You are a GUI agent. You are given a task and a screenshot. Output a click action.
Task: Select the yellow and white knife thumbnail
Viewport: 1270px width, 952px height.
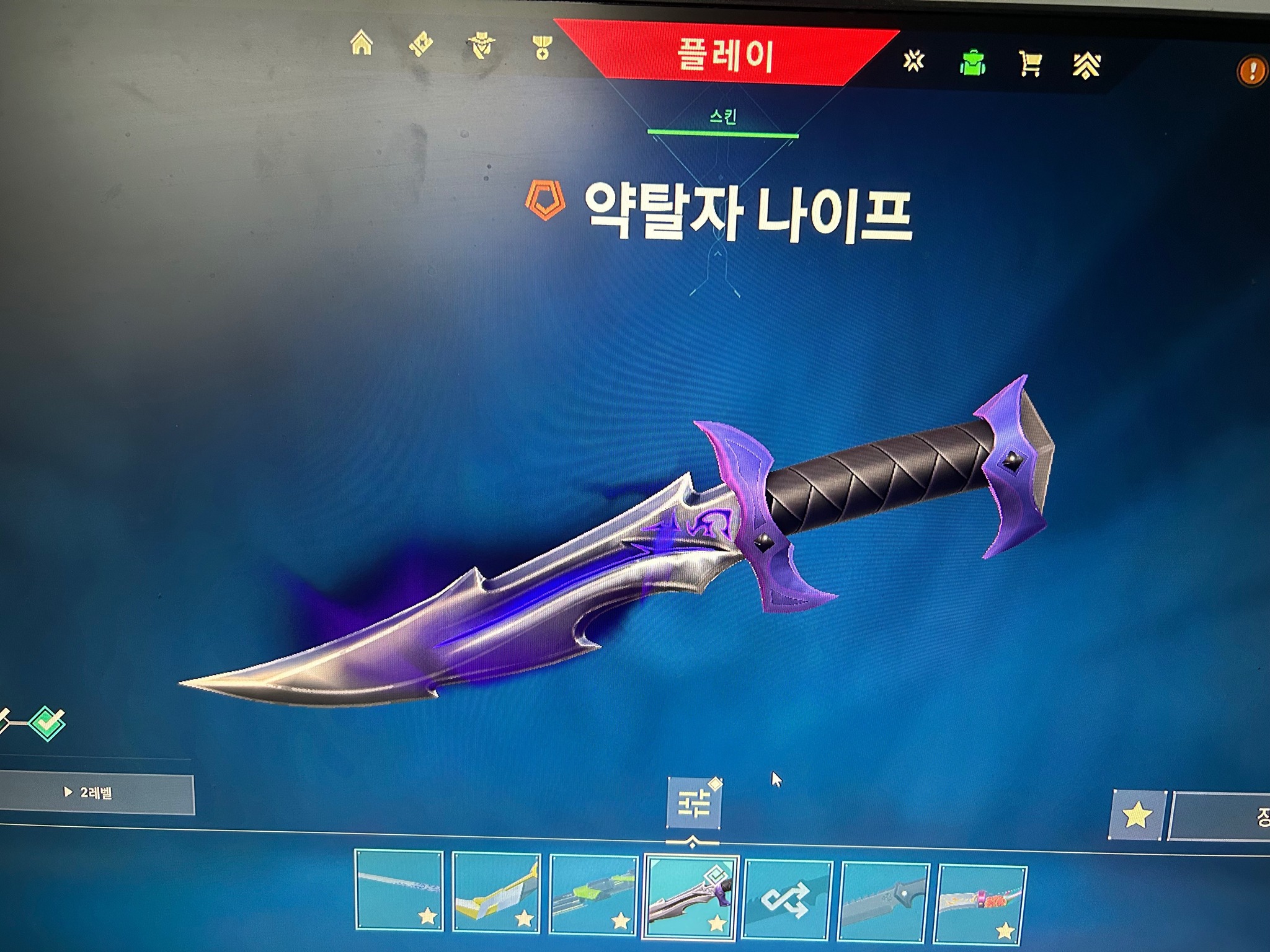point(496,891)
